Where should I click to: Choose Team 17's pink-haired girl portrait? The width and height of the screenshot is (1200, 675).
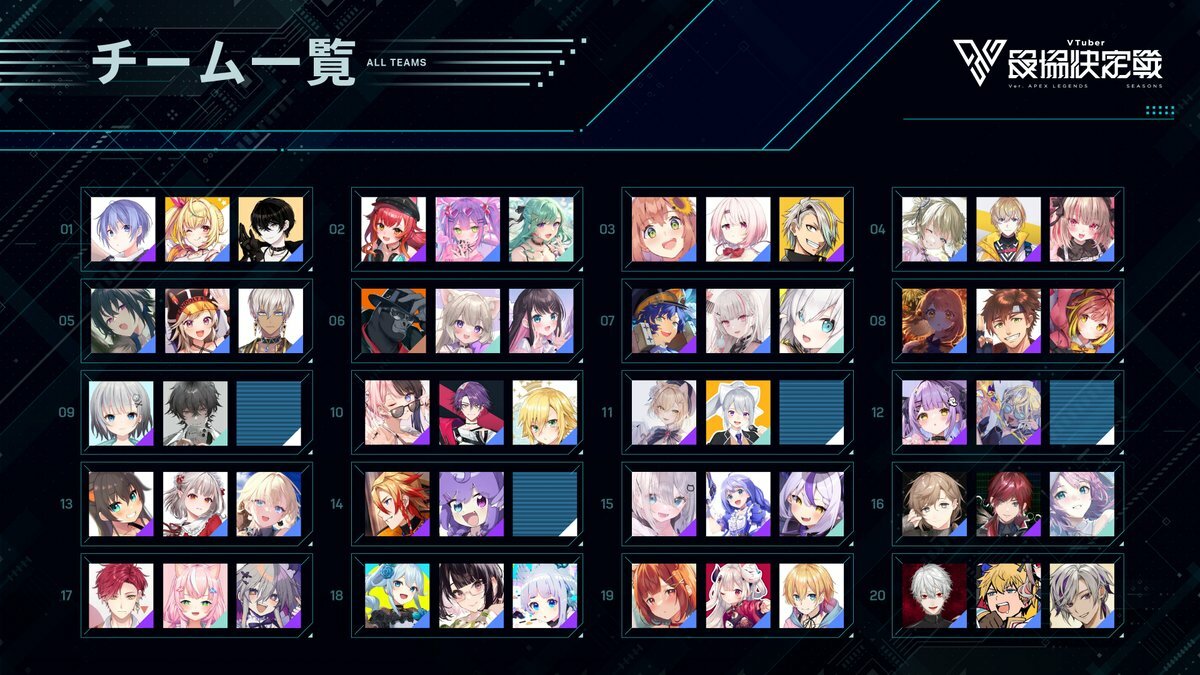[x=195, y=596]
